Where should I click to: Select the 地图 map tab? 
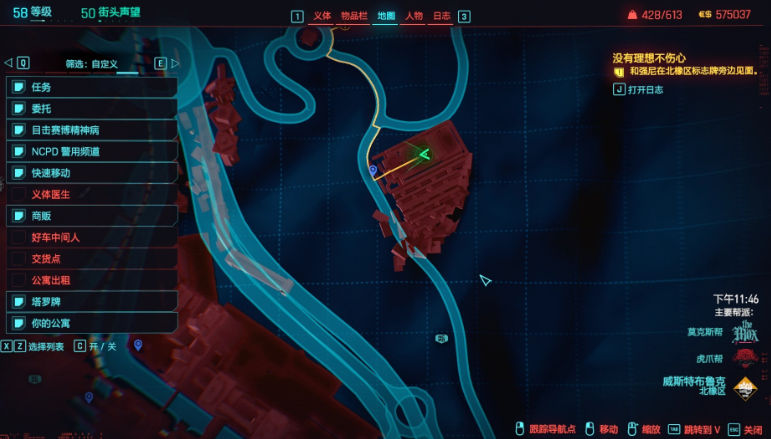click(386, 16)
